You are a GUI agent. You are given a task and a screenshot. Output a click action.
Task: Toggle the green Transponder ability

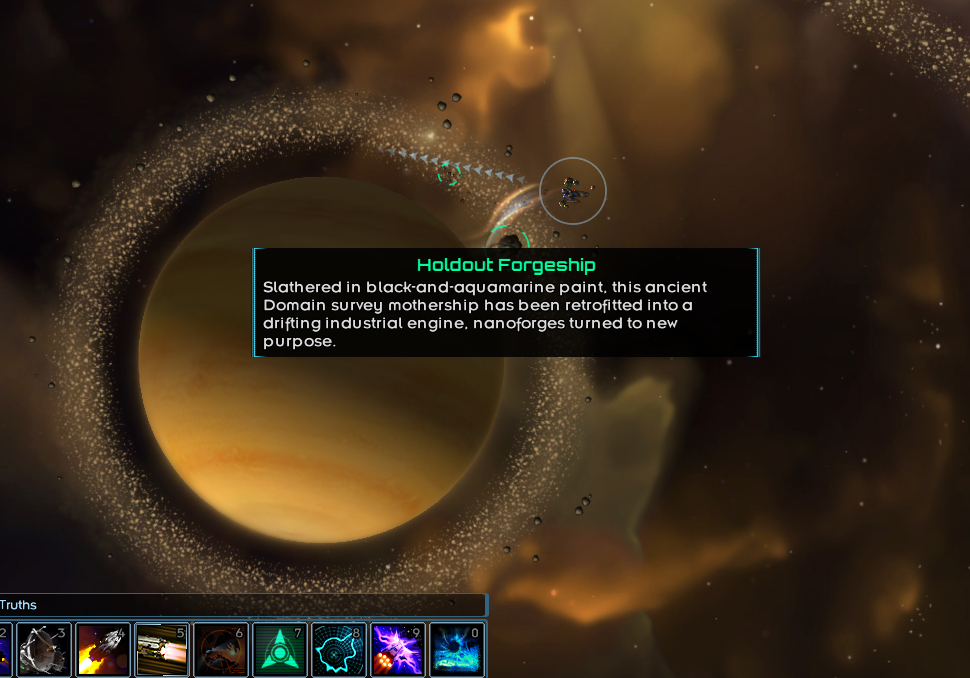pyautogui.click(x=279, y=649)
